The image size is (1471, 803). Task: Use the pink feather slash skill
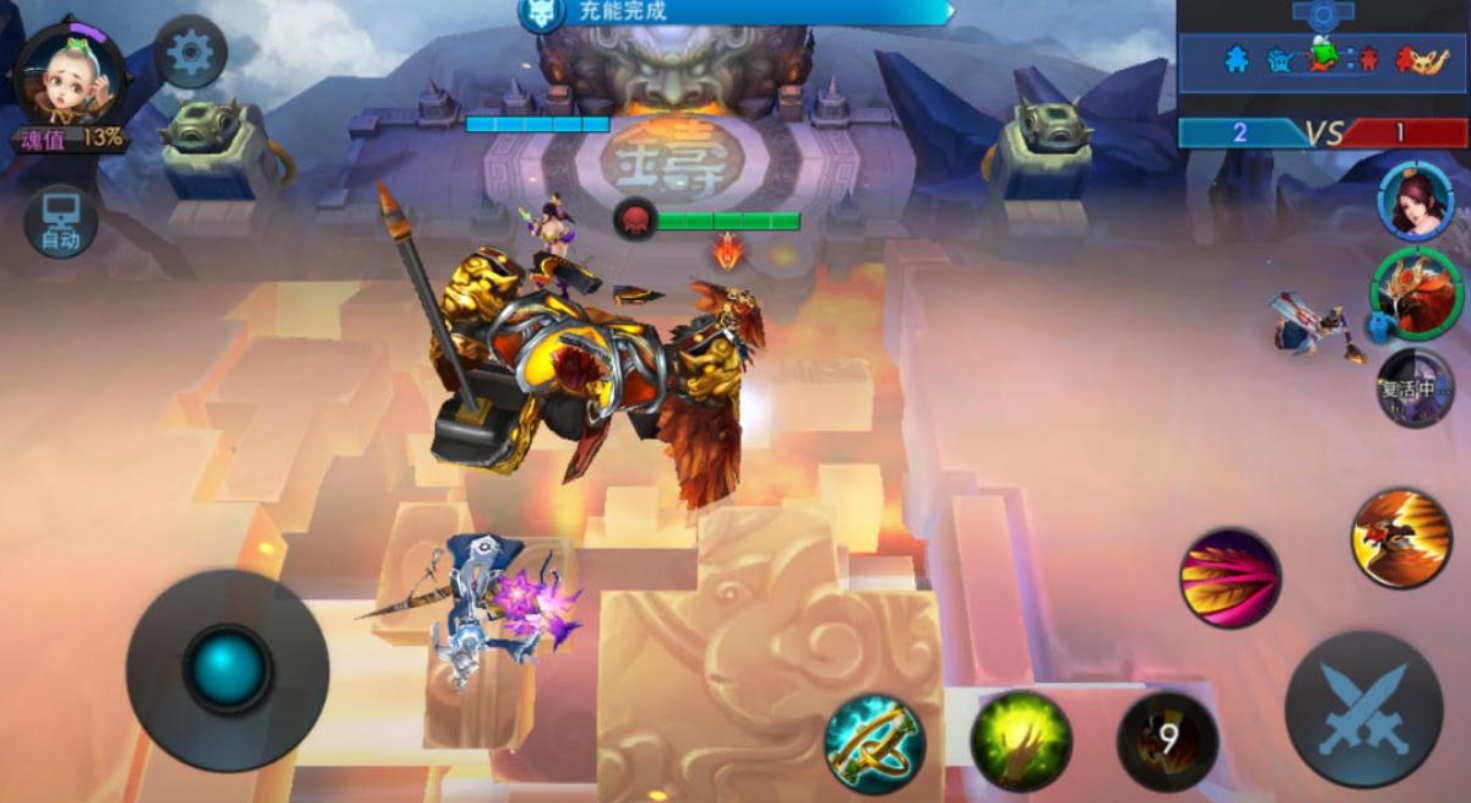click(1230, 578)
